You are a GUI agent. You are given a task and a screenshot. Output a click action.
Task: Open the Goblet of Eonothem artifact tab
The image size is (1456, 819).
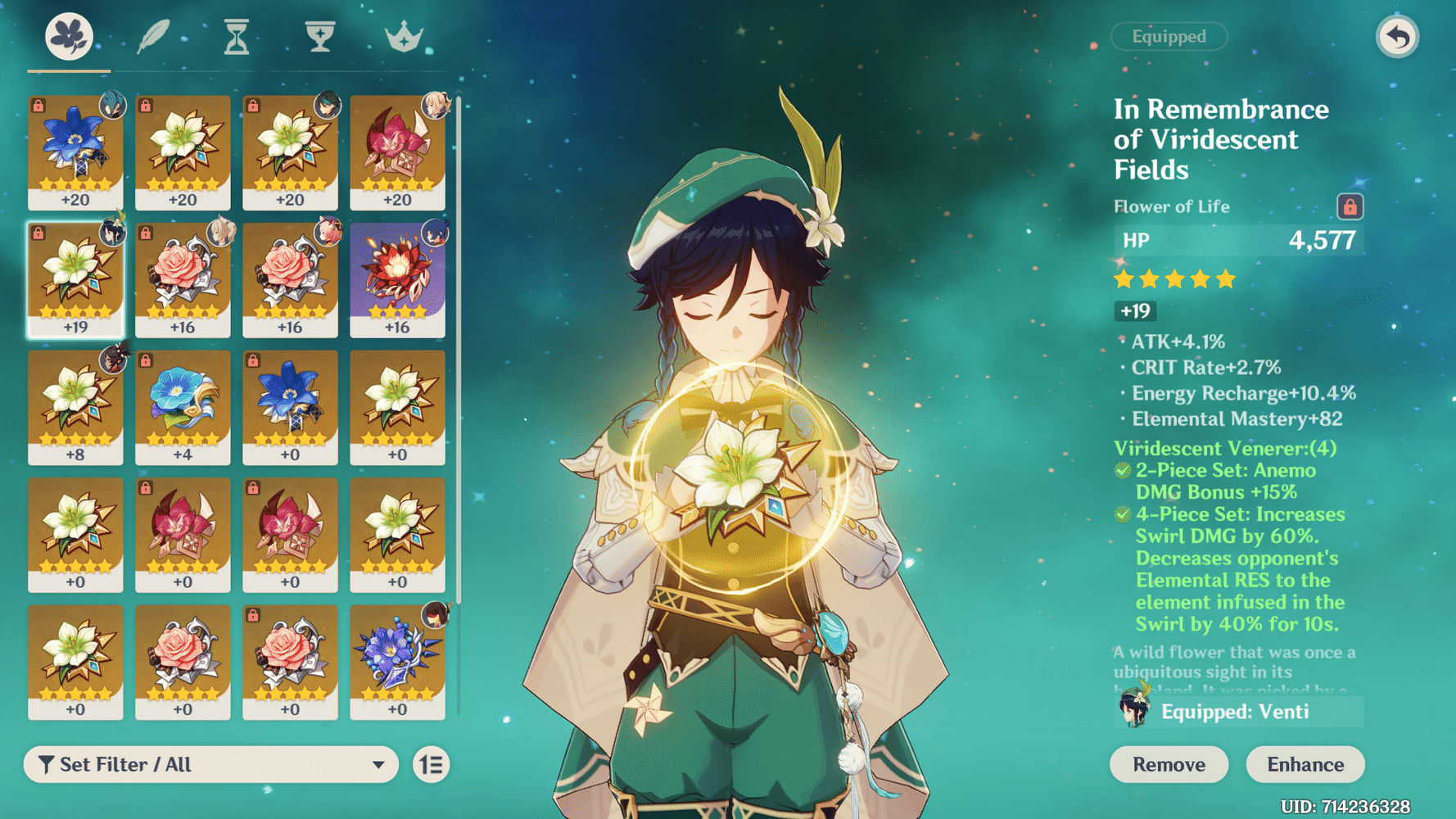tap(318, 36)
